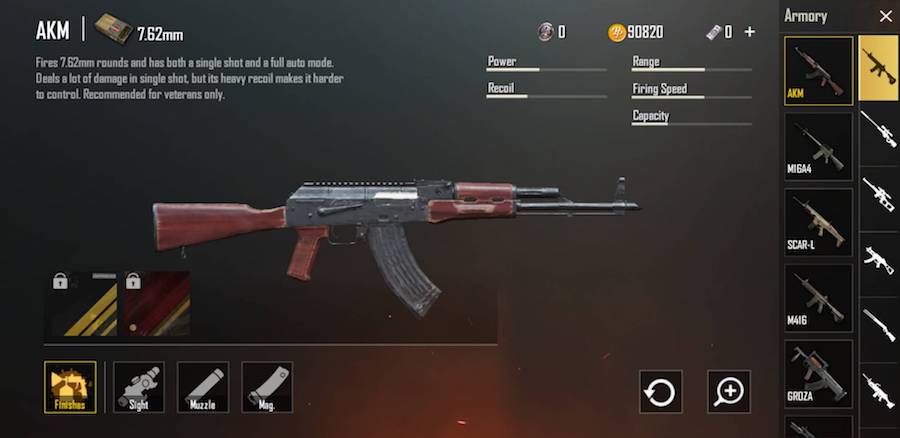Switch to the assault rifle category tab

(878, 66)
